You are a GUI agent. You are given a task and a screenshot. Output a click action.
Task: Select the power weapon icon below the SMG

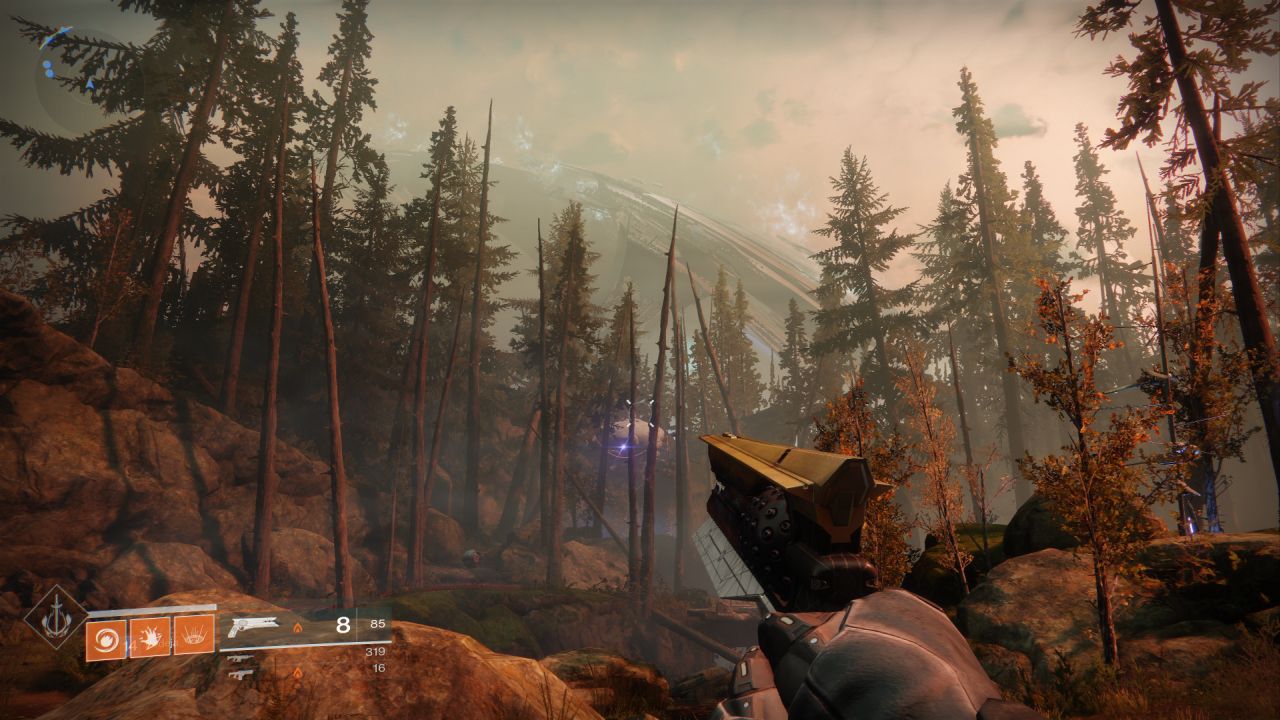(241, 676)
